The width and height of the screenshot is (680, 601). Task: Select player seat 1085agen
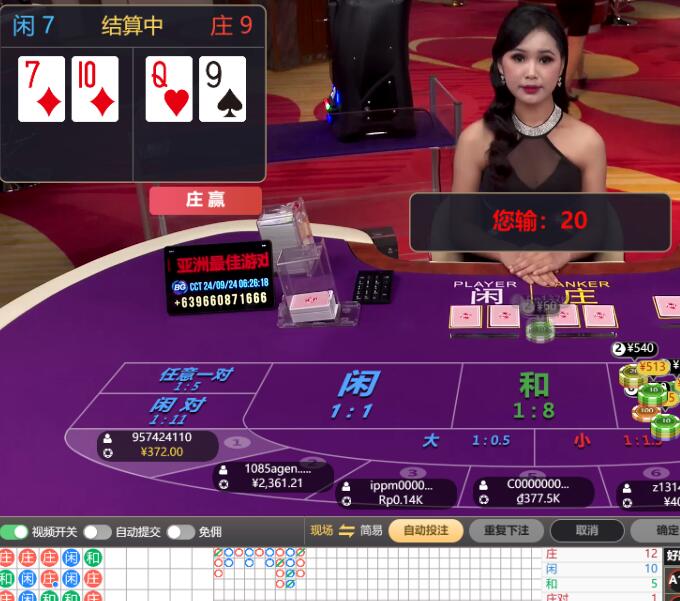pyautogui.click(x=276, y=476)
